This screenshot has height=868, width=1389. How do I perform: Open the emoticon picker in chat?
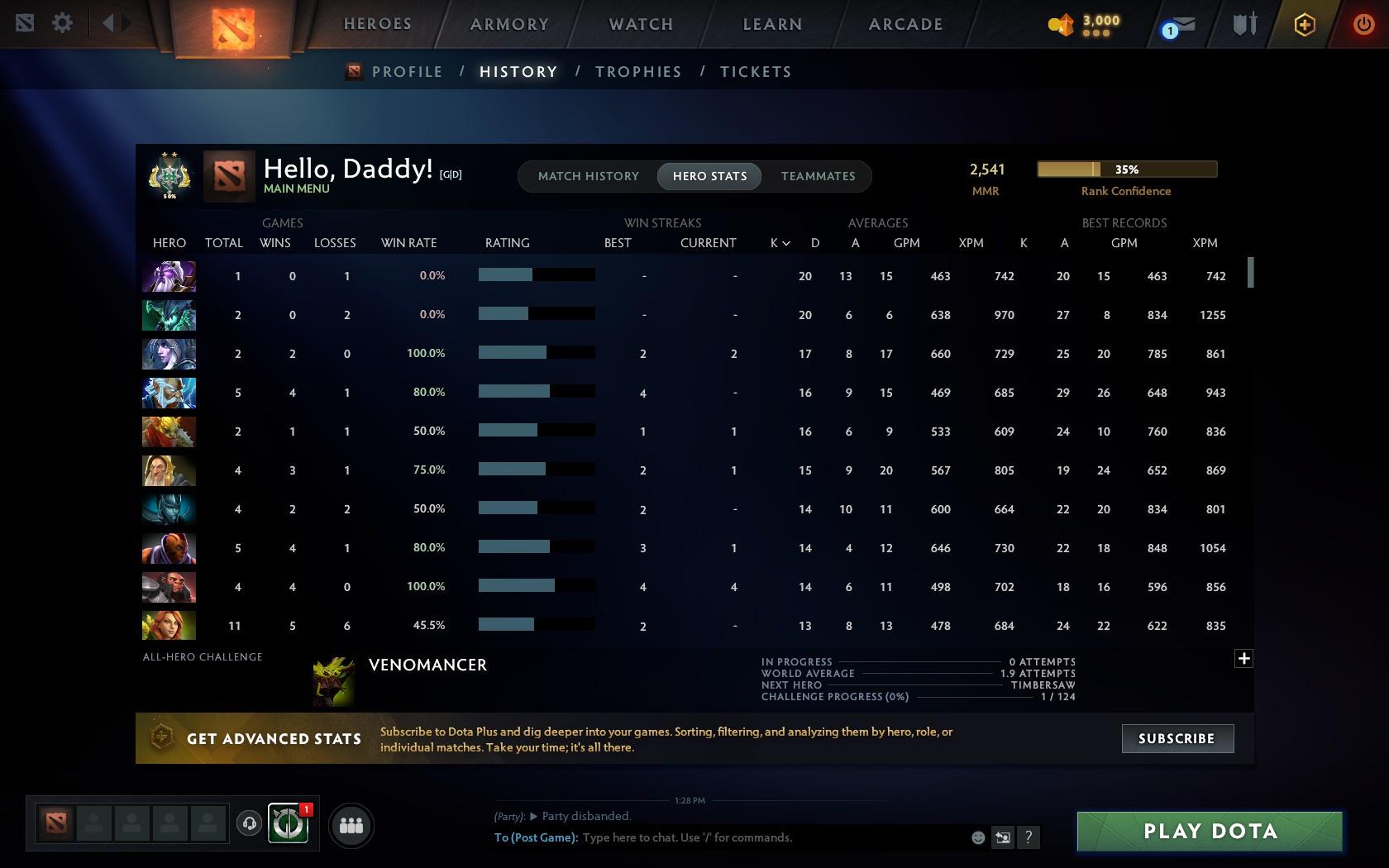pos(978,837)
